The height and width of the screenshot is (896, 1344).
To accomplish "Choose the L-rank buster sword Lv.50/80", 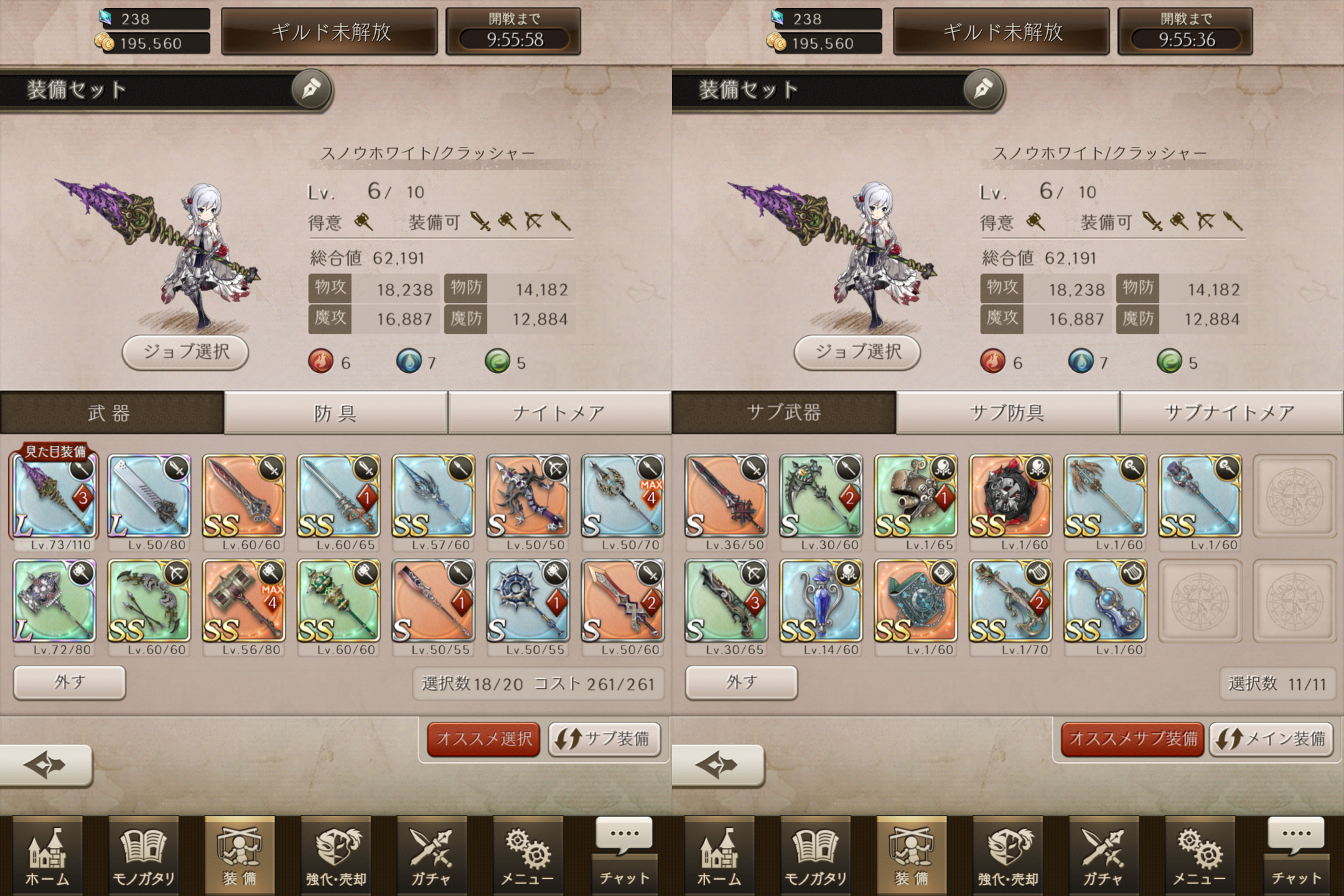I will 149,496.
